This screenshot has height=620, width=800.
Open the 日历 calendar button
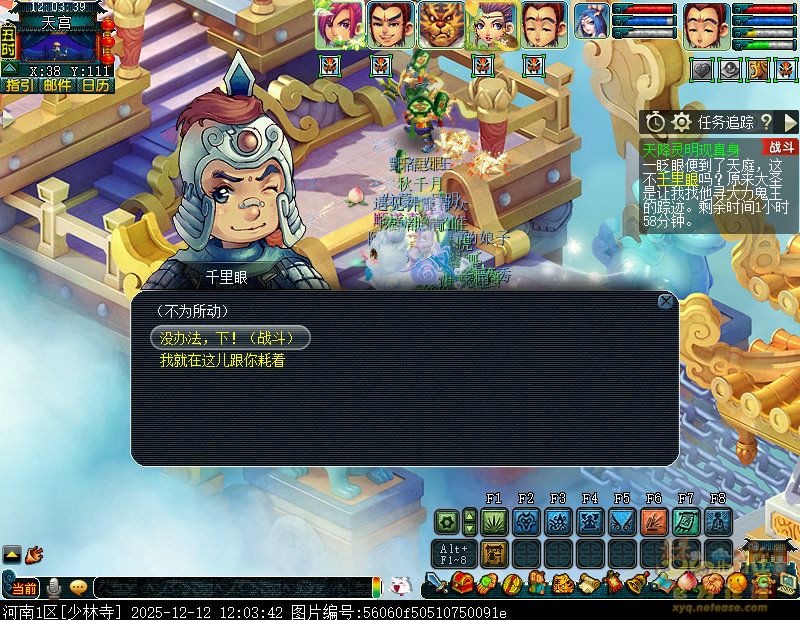click(96, 86)
